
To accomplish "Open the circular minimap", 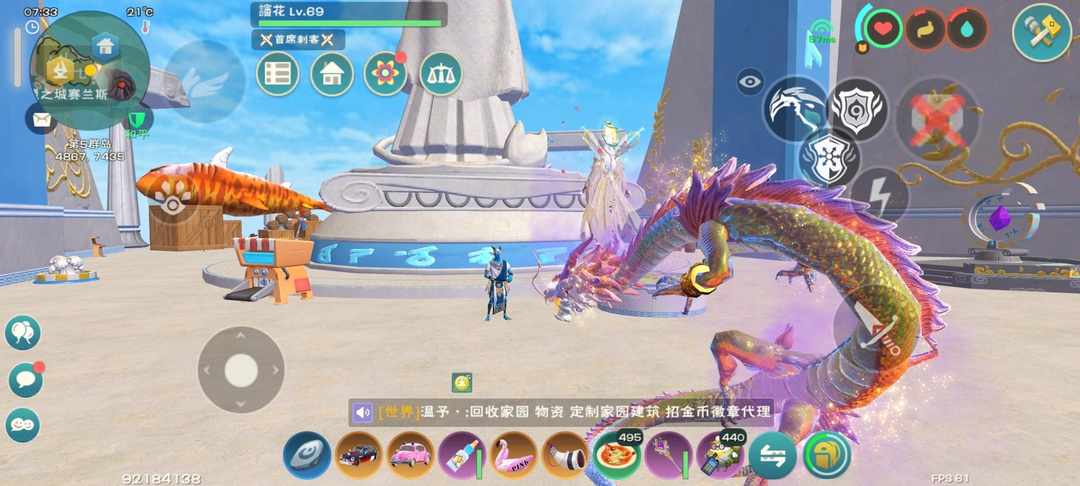I will [x=92, y=68].
